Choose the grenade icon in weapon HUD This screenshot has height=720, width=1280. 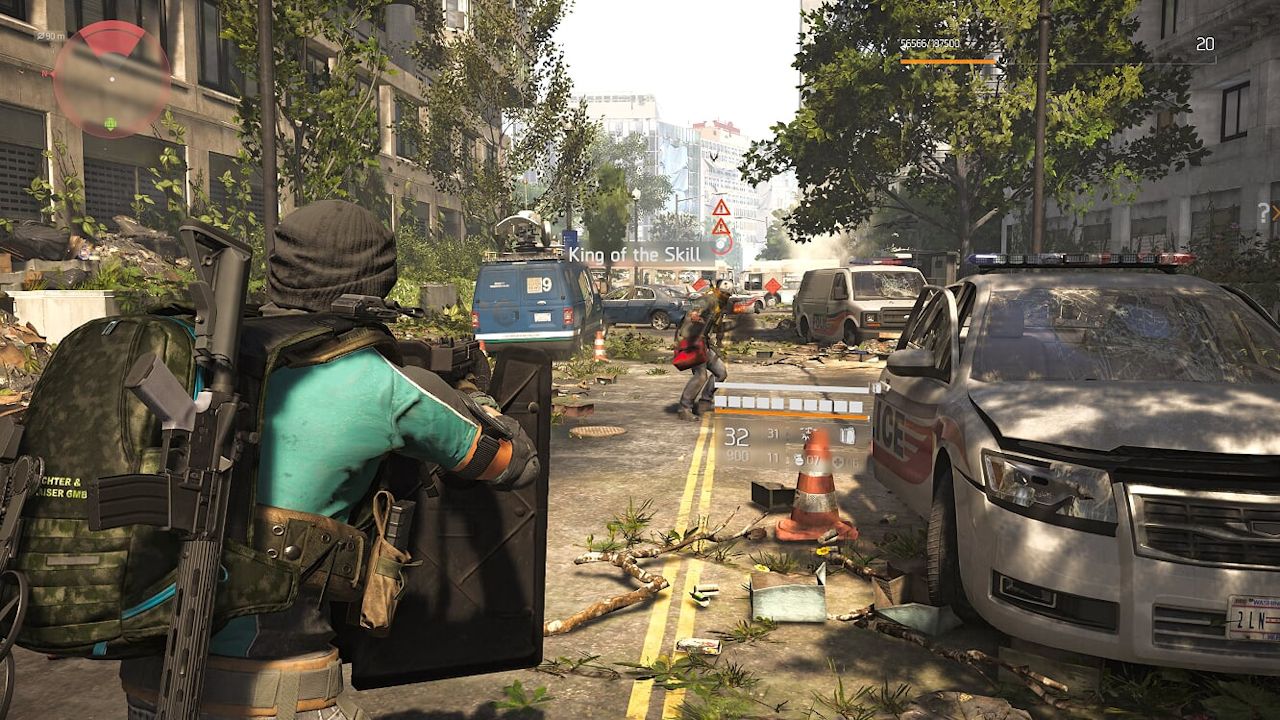[799, 461]
